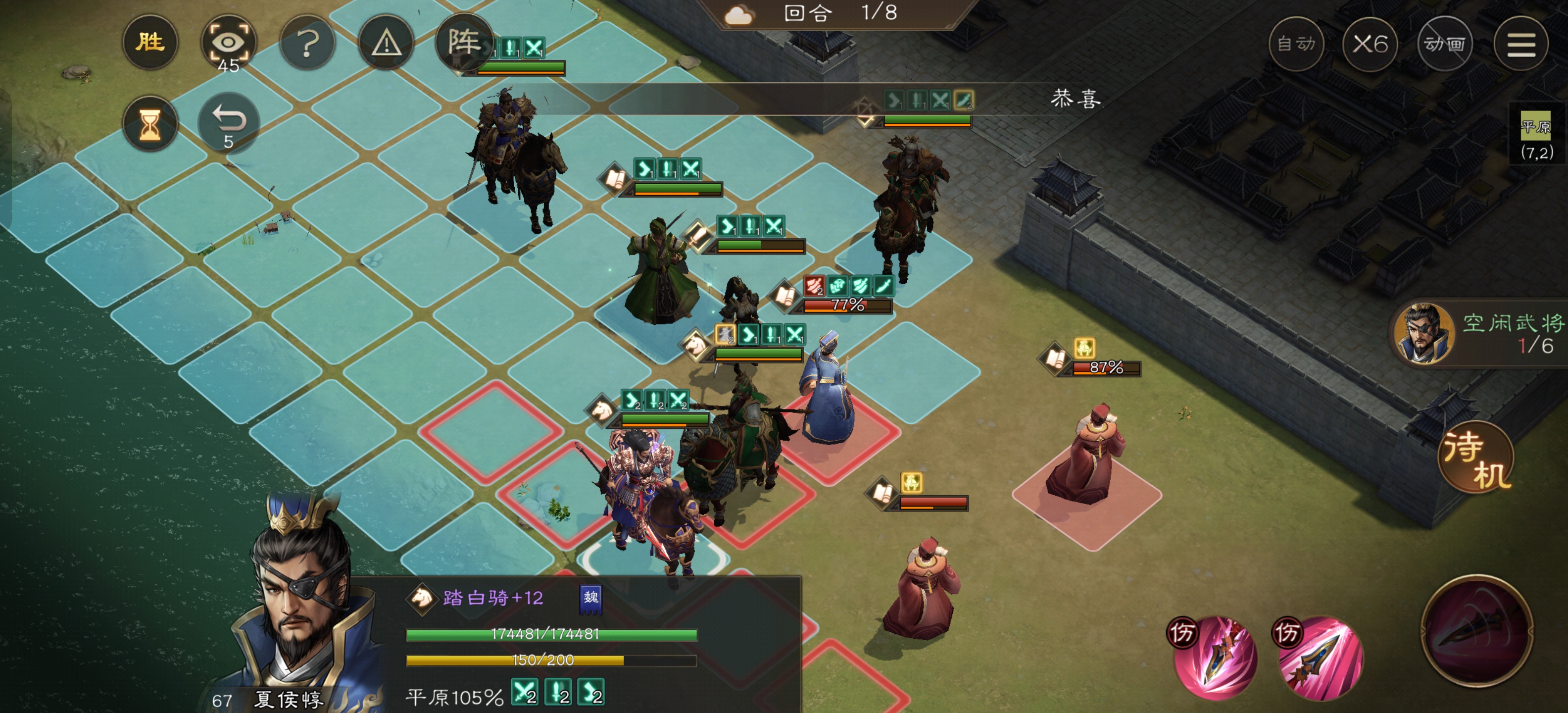Change the X6 battle speed
1568x713 pixels.
1370,44
